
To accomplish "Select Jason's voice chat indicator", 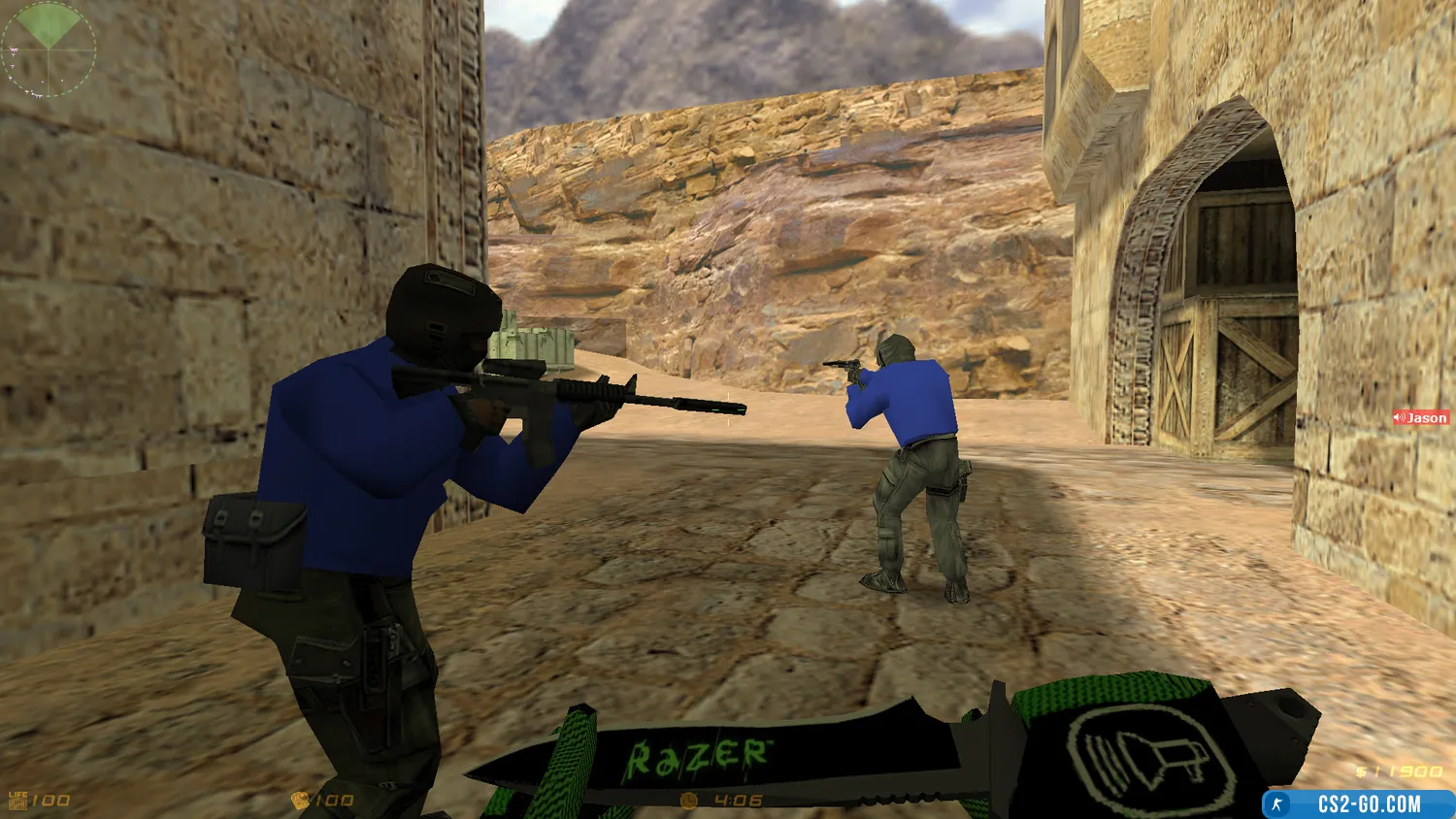I will 1421,418.
